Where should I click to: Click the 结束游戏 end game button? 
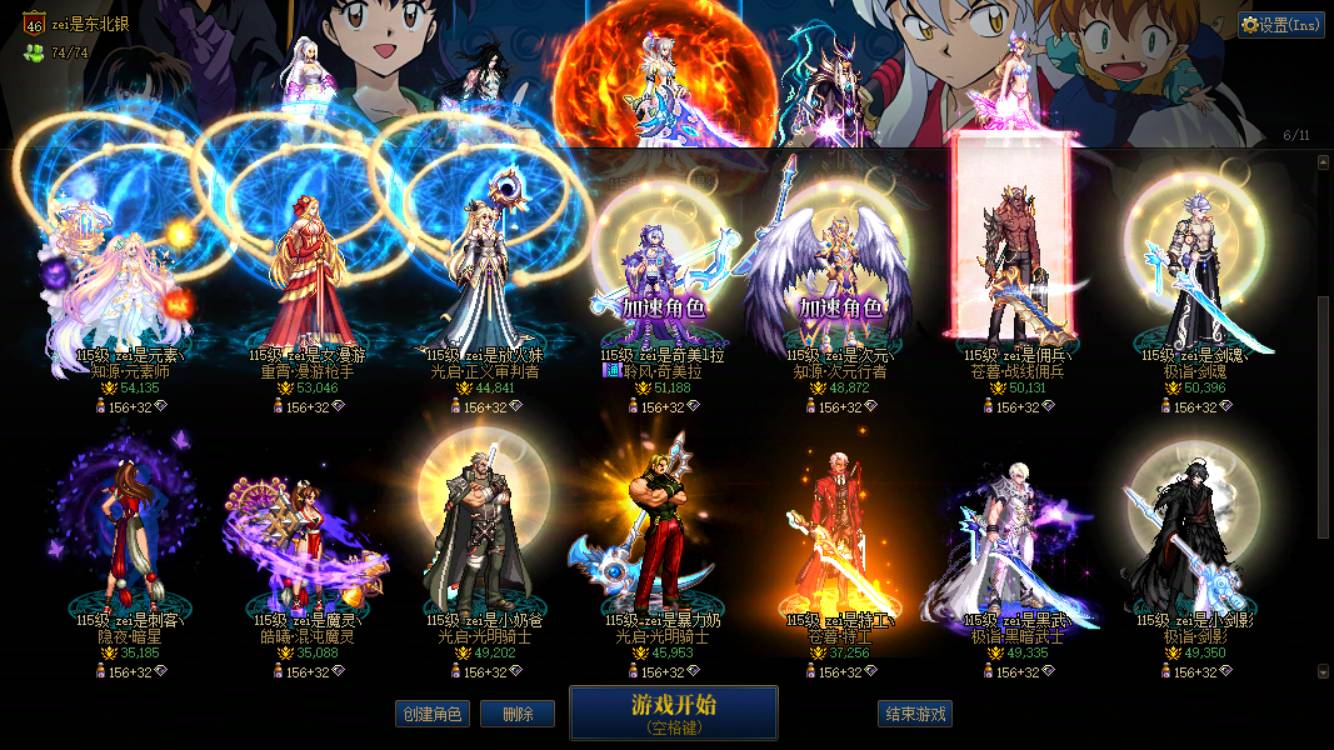click(913, 714)
